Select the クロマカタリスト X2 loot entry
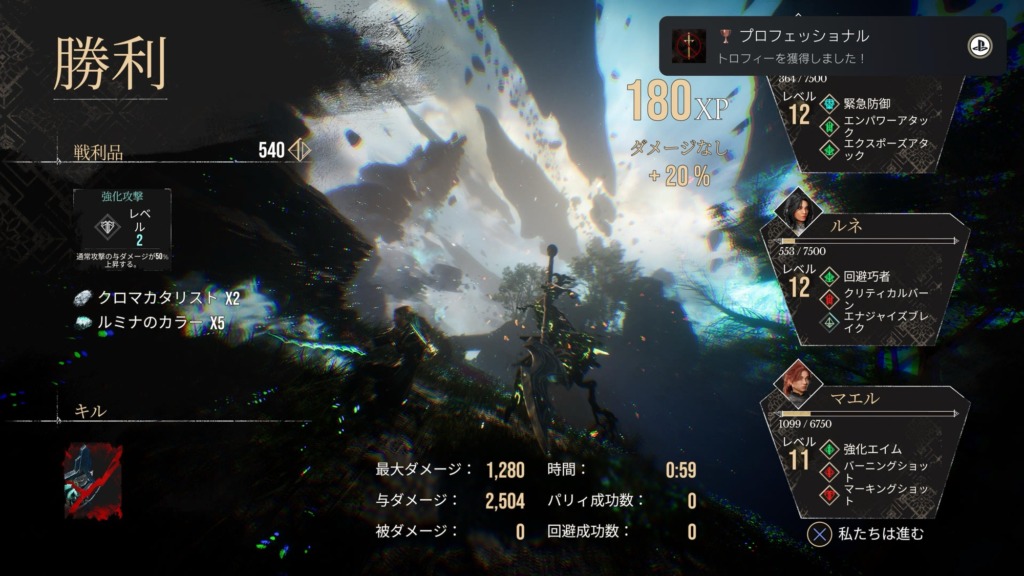Image resolution: width=1024 pixels, height=576 pixels. coord(158,298)
